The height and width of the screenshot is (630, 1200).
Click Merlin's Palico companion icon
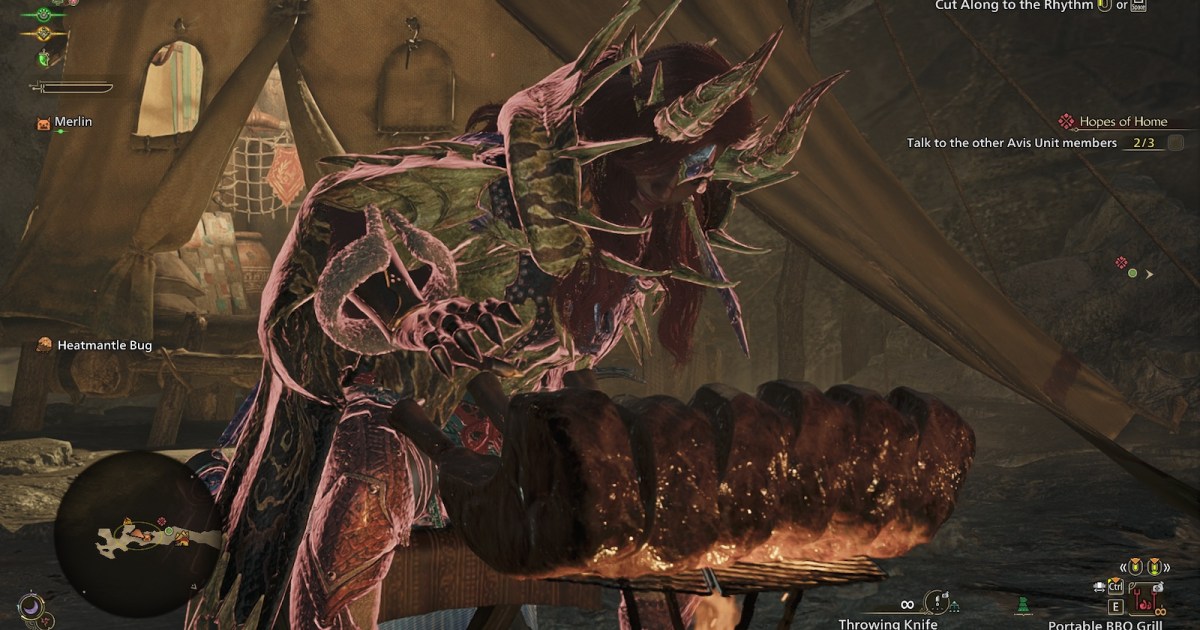click(42, 122)
